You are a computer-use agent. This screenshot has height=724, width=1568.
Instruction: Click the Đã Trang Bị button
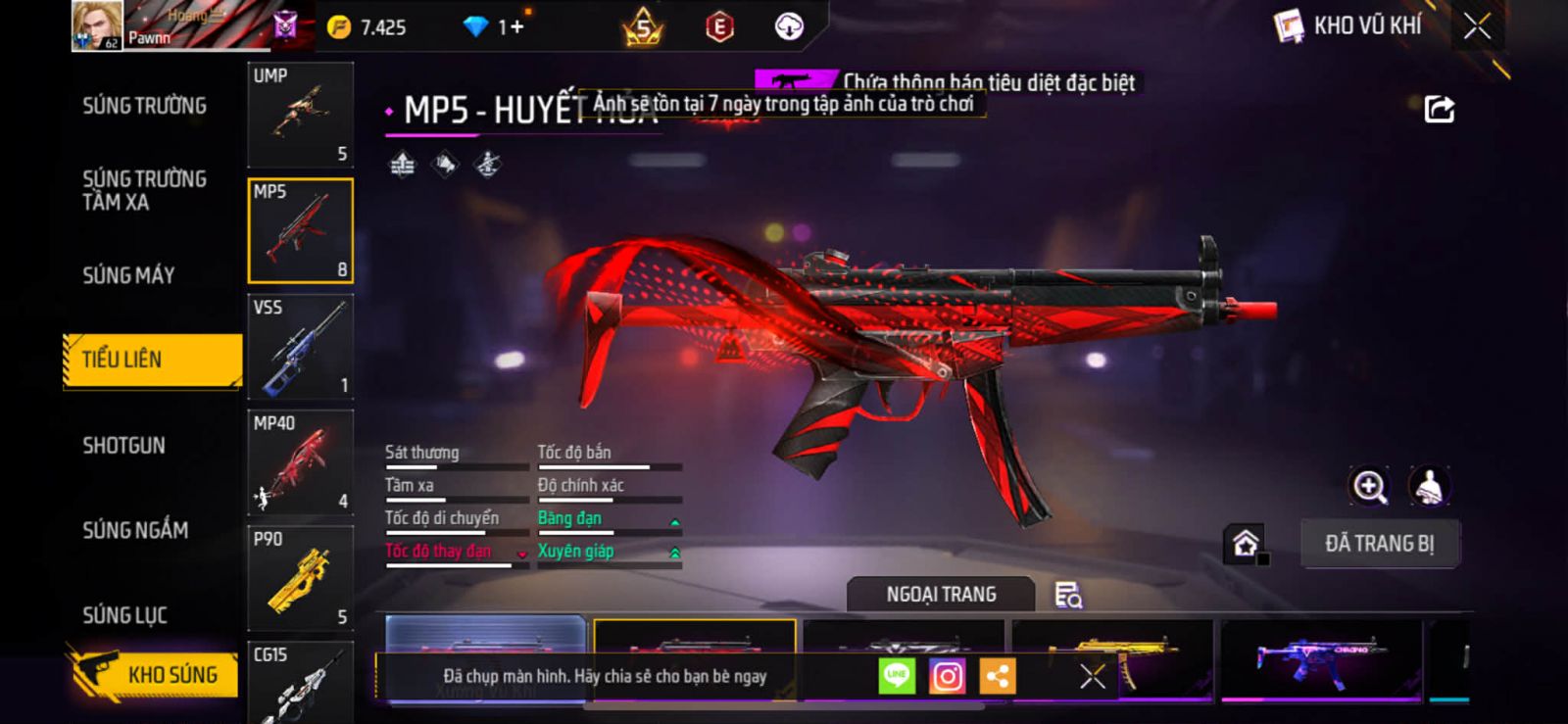tap(1379, 544)
